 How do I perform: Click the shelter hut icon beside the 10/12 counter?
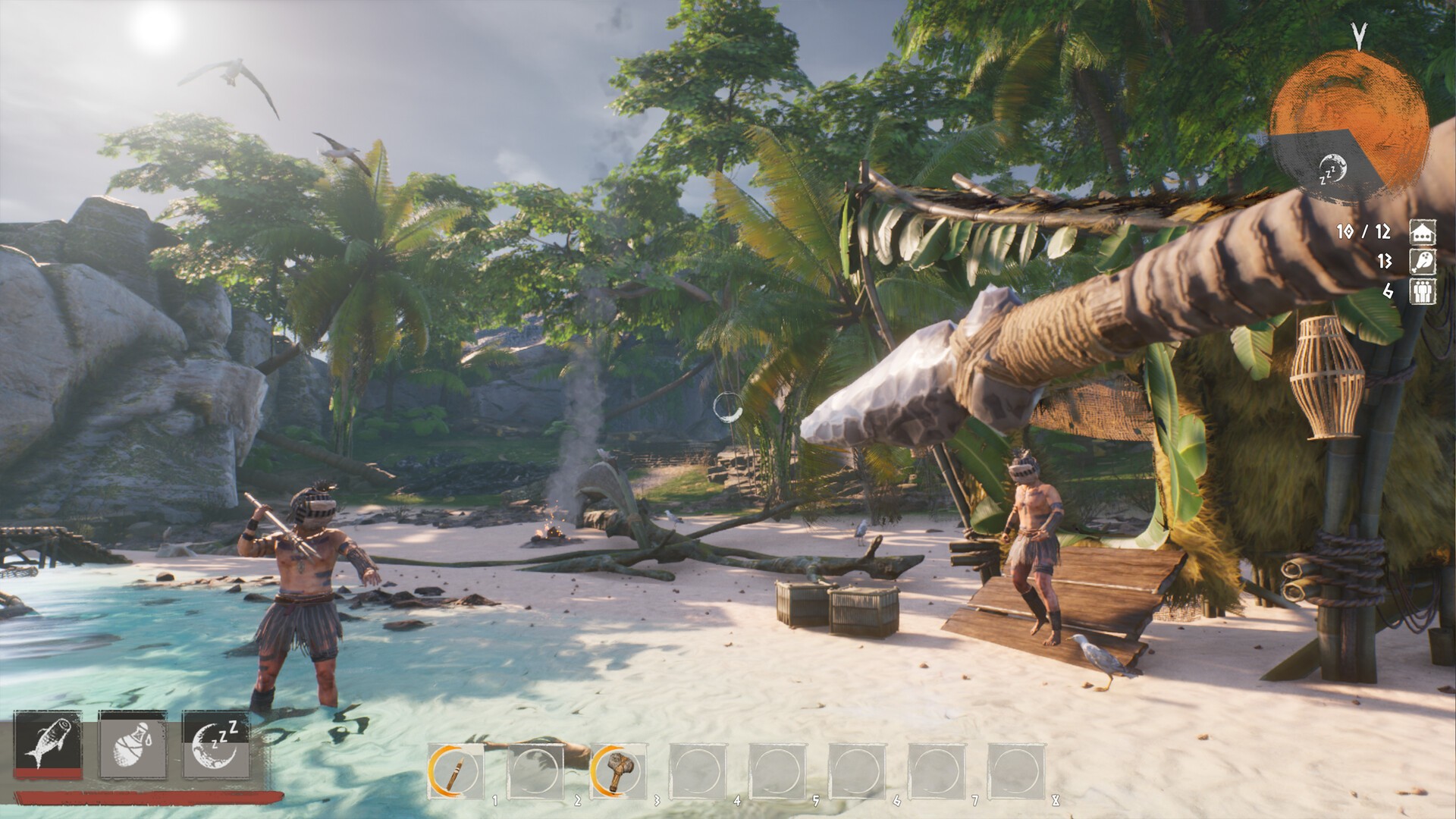coord(1423,232)
